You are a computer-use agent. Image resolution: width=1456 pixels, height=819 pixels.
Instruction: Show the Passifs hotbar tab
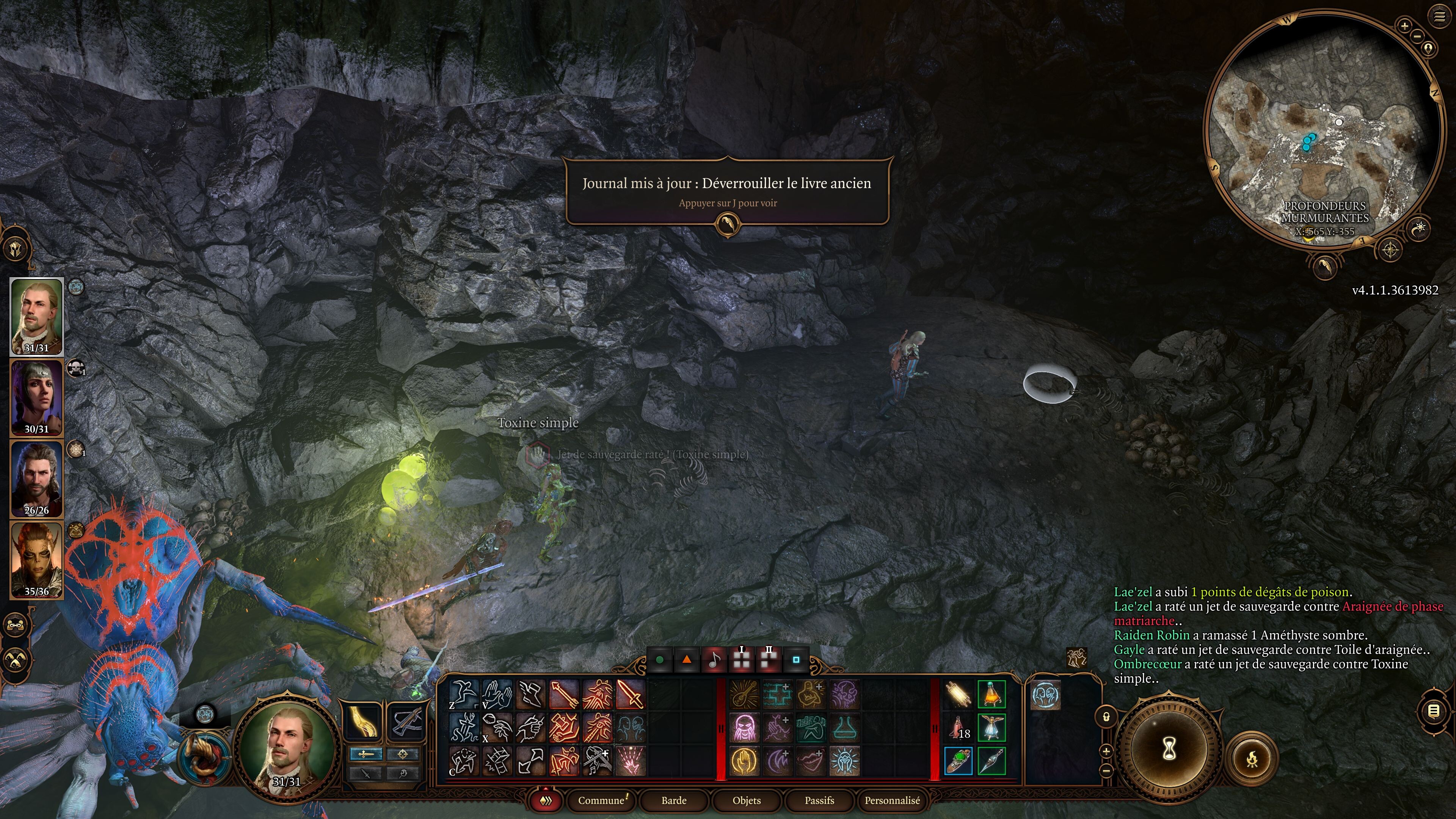tap(819, 800)
